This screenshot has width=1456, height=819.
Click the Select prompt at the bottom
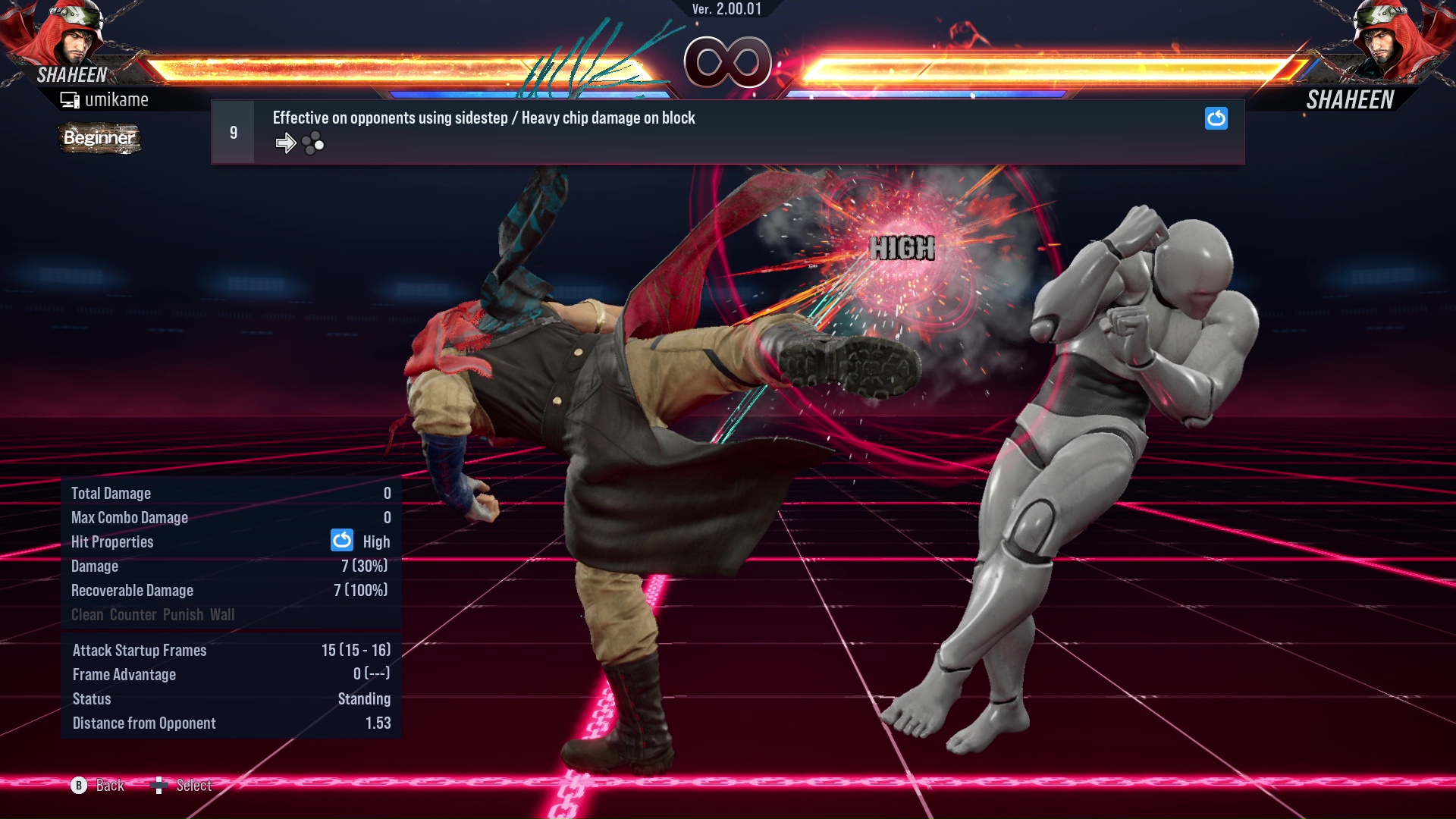tap(194, 786)
